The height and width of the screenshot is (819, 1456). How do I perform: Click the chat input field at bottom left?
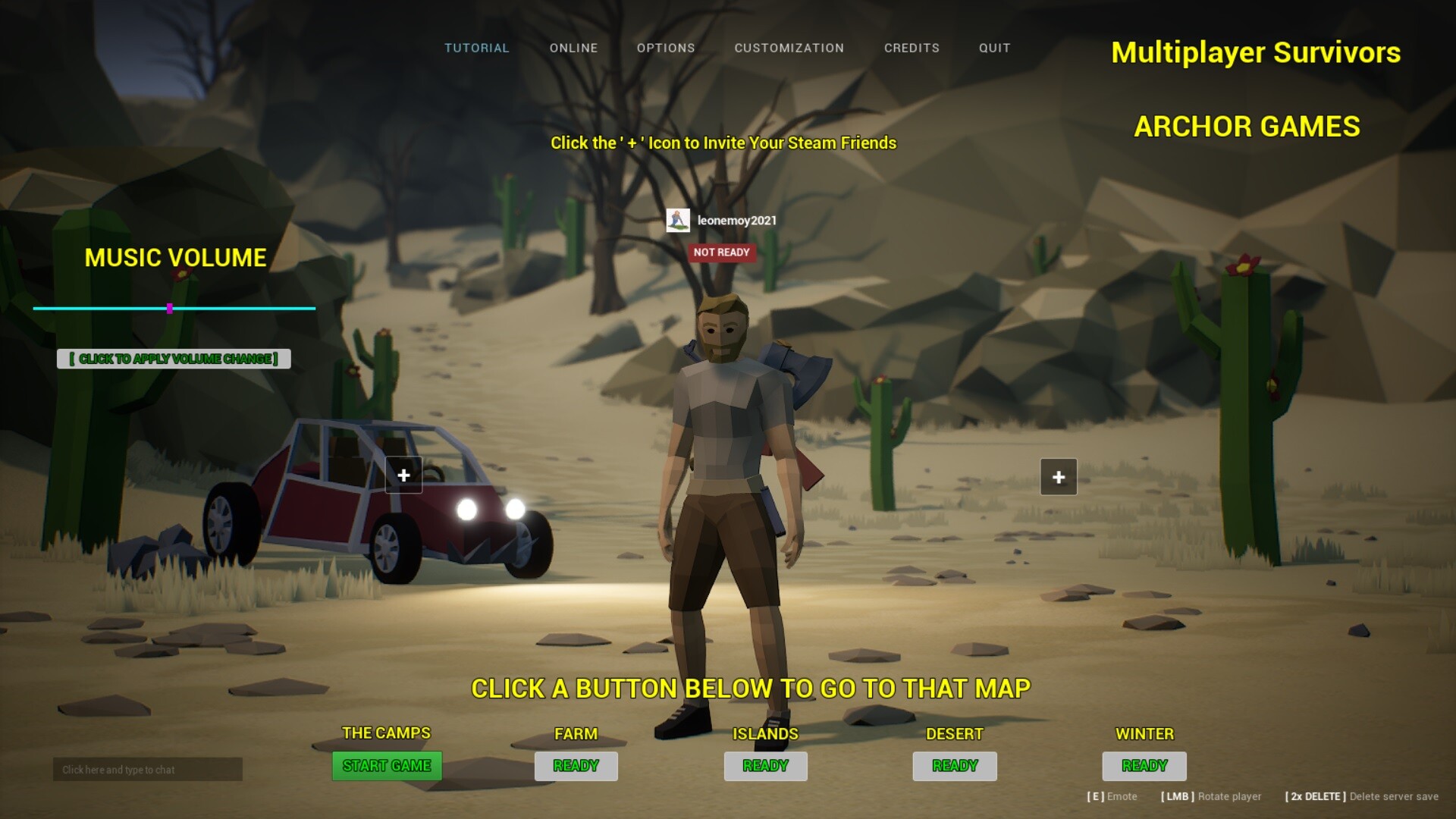tap(146, 769)
